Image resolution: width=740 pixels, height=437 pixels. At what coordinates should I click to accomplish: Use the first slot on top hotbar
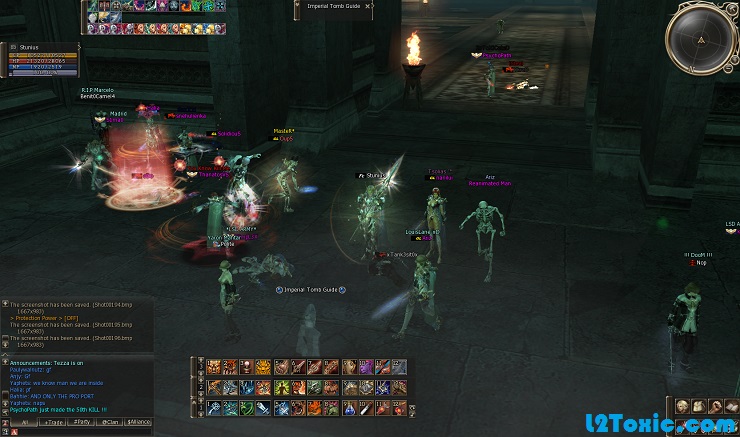click(211, 367)
